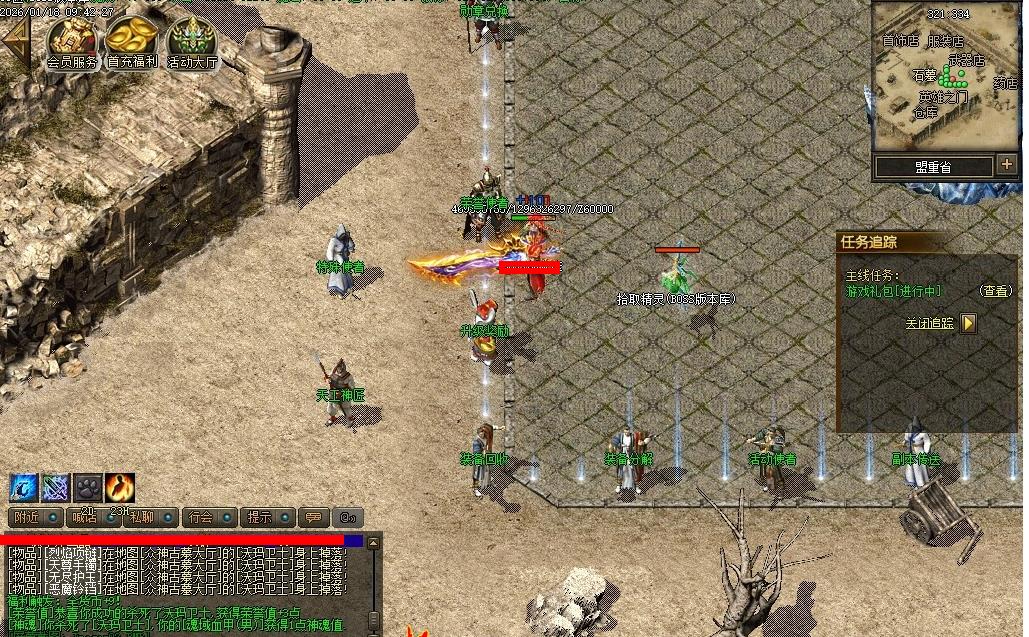Activate the blue crescent slash skill

click(24, 487)
